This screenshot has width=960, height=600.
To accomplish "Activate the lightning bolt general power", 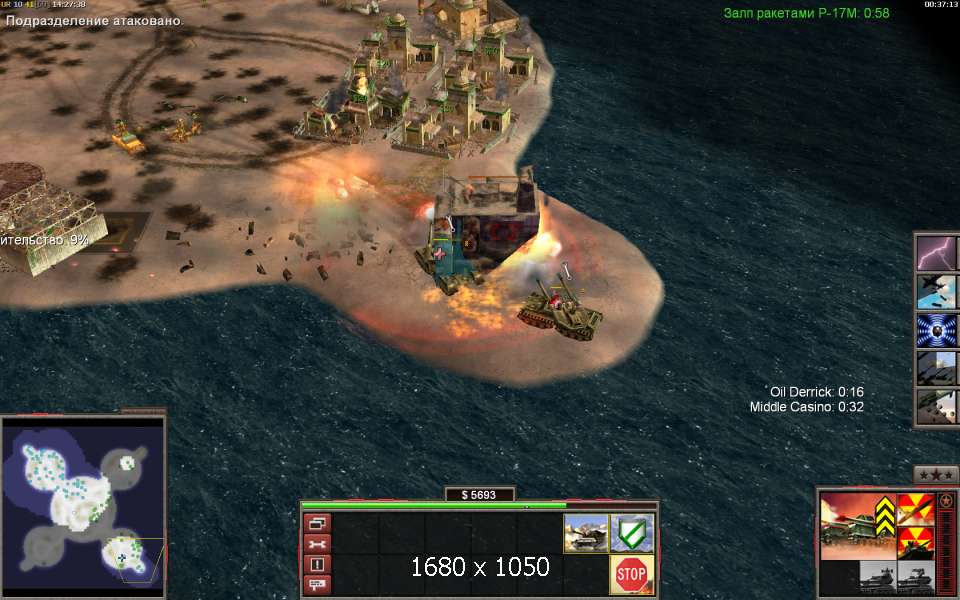I will click(x=938, y=253).
